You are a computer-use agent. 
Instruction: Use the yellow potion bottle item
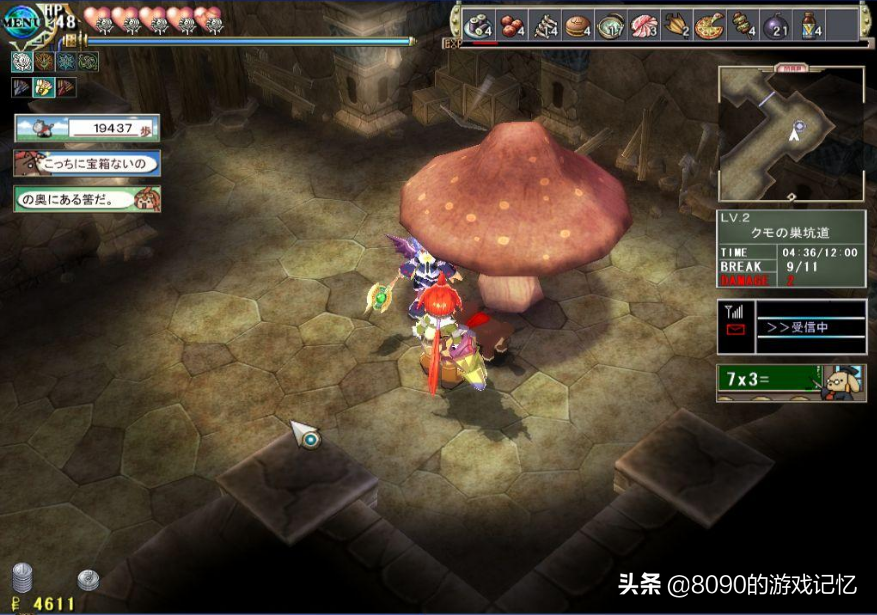tap(810, 26)
